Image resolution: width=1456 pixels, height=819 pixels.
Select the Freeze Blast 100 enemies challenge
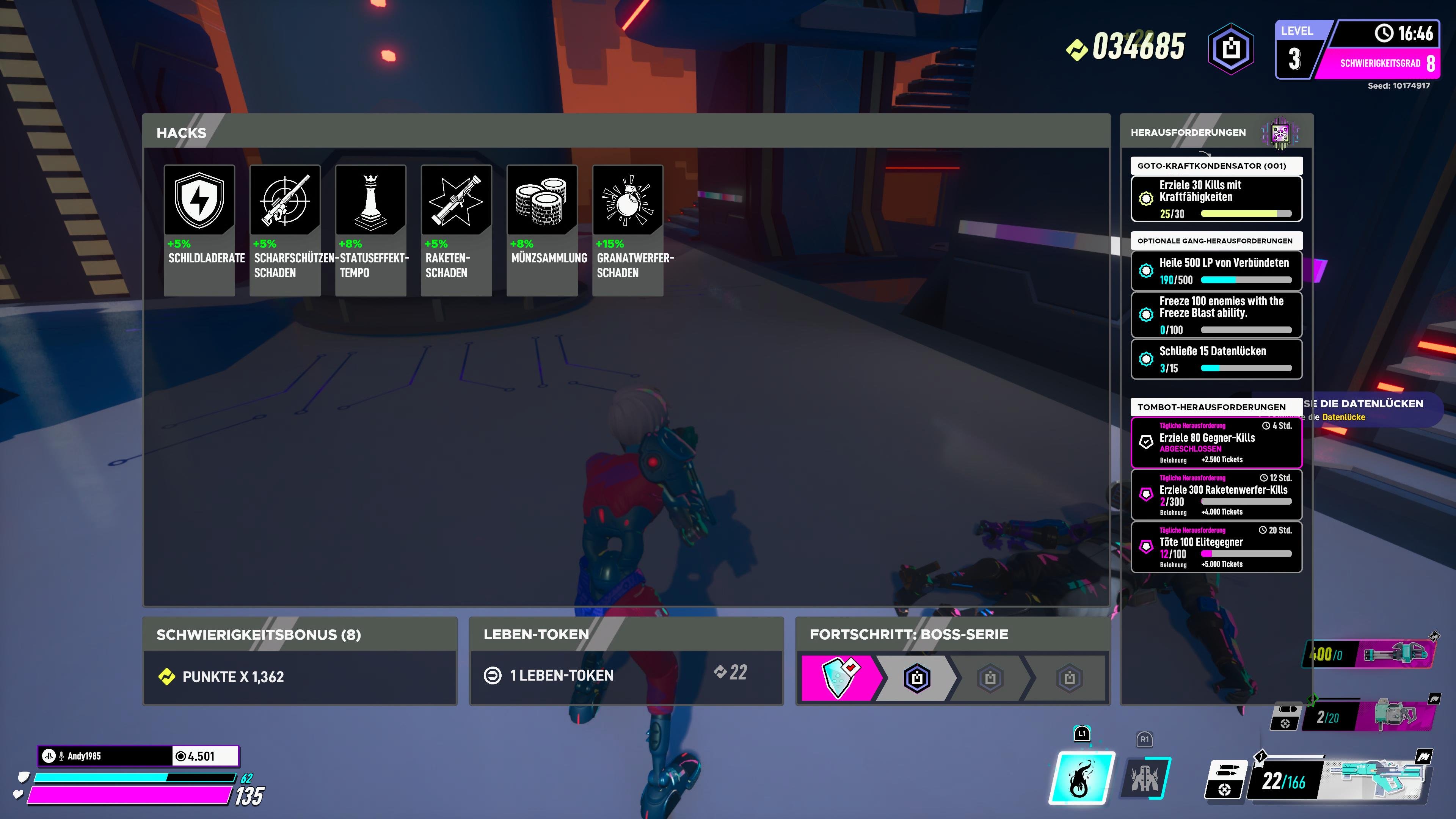tap(1216, 314)
